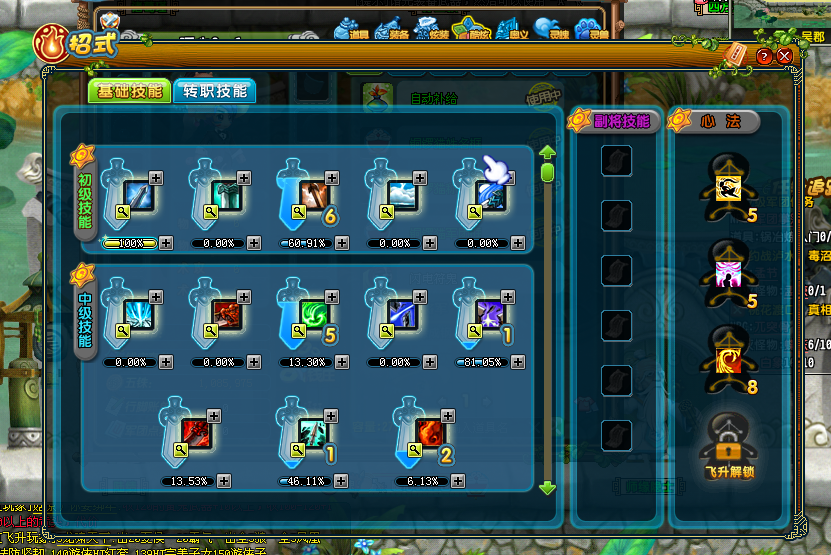The image size is (831, 555).
Task: Click the plus button beside 13.30% progress
Action: coord(342,362)
